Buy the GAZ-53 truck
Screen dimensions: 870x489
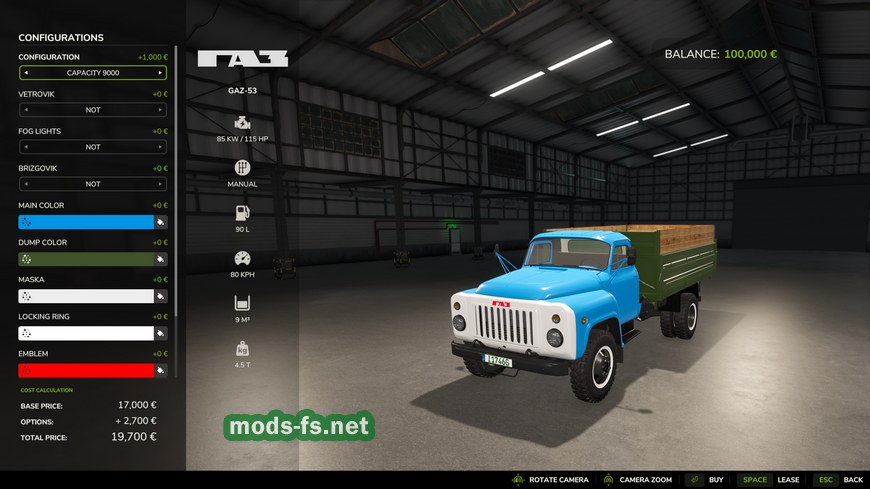(x=704, y=480)
